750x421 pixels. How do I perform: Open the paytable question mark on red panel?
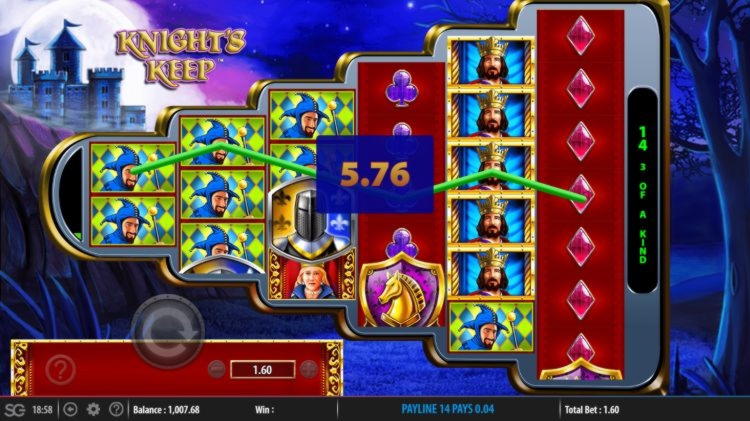[60, 370]
